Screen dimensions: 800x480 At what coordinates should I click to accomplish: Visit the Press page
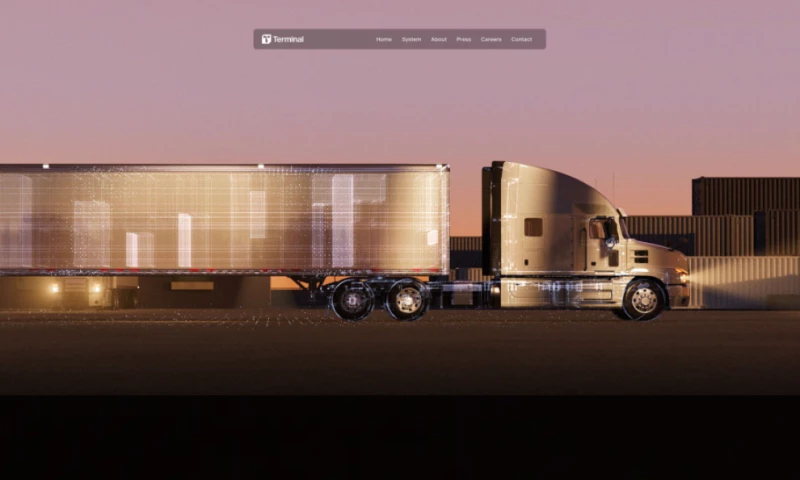(463, 39)
